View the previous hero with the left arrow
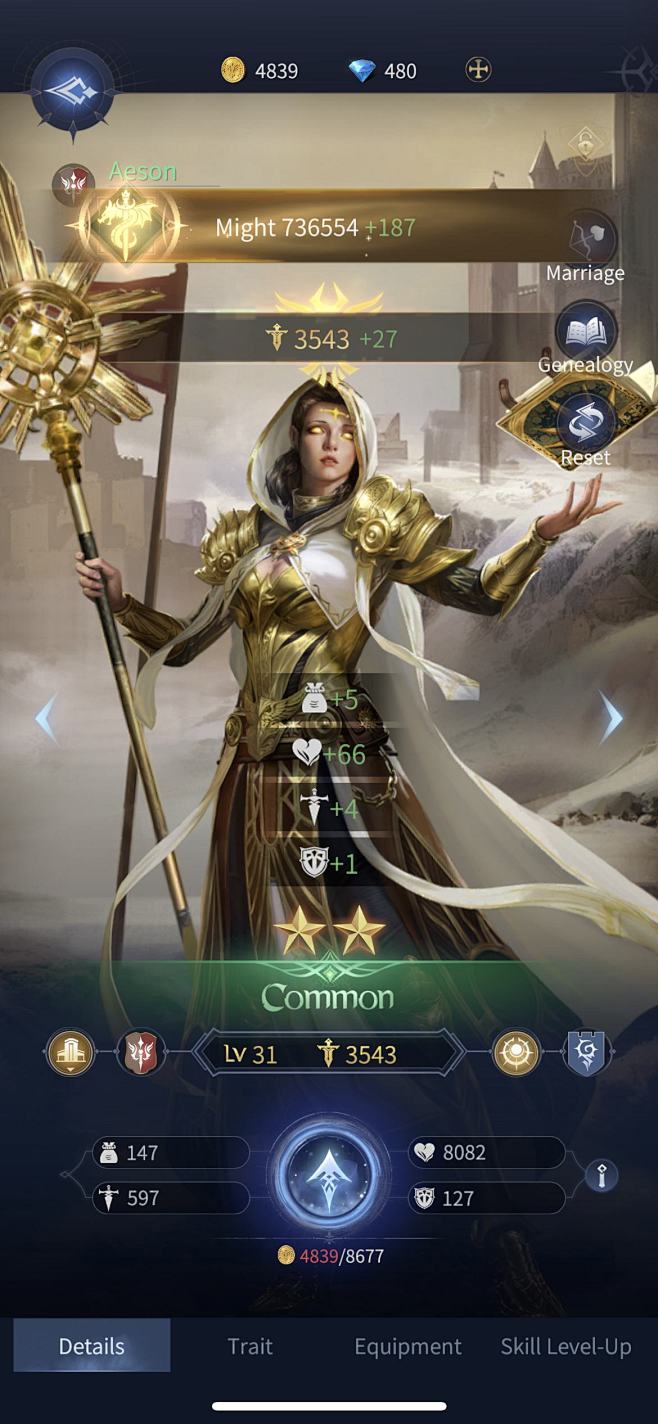Viewport: 658px width, 1424px height. pyautogui.click(x=46, y=718)
